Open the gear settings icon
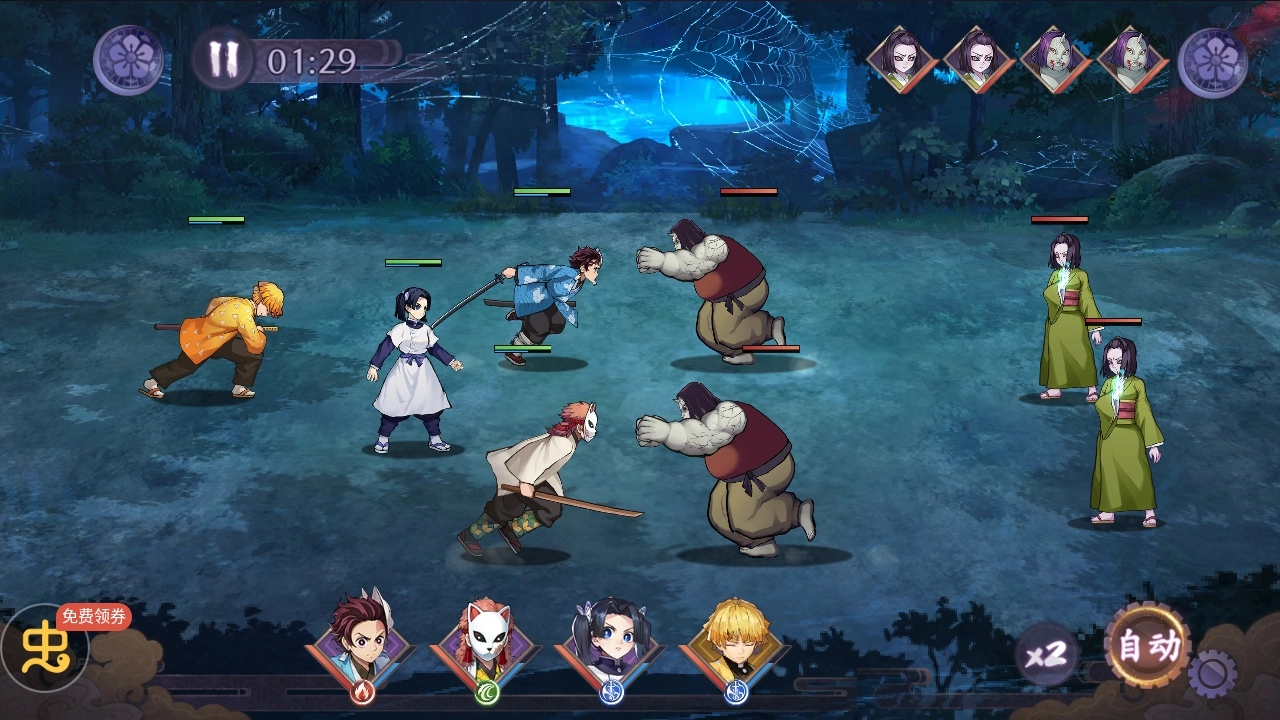 [x=1212, y=673]
